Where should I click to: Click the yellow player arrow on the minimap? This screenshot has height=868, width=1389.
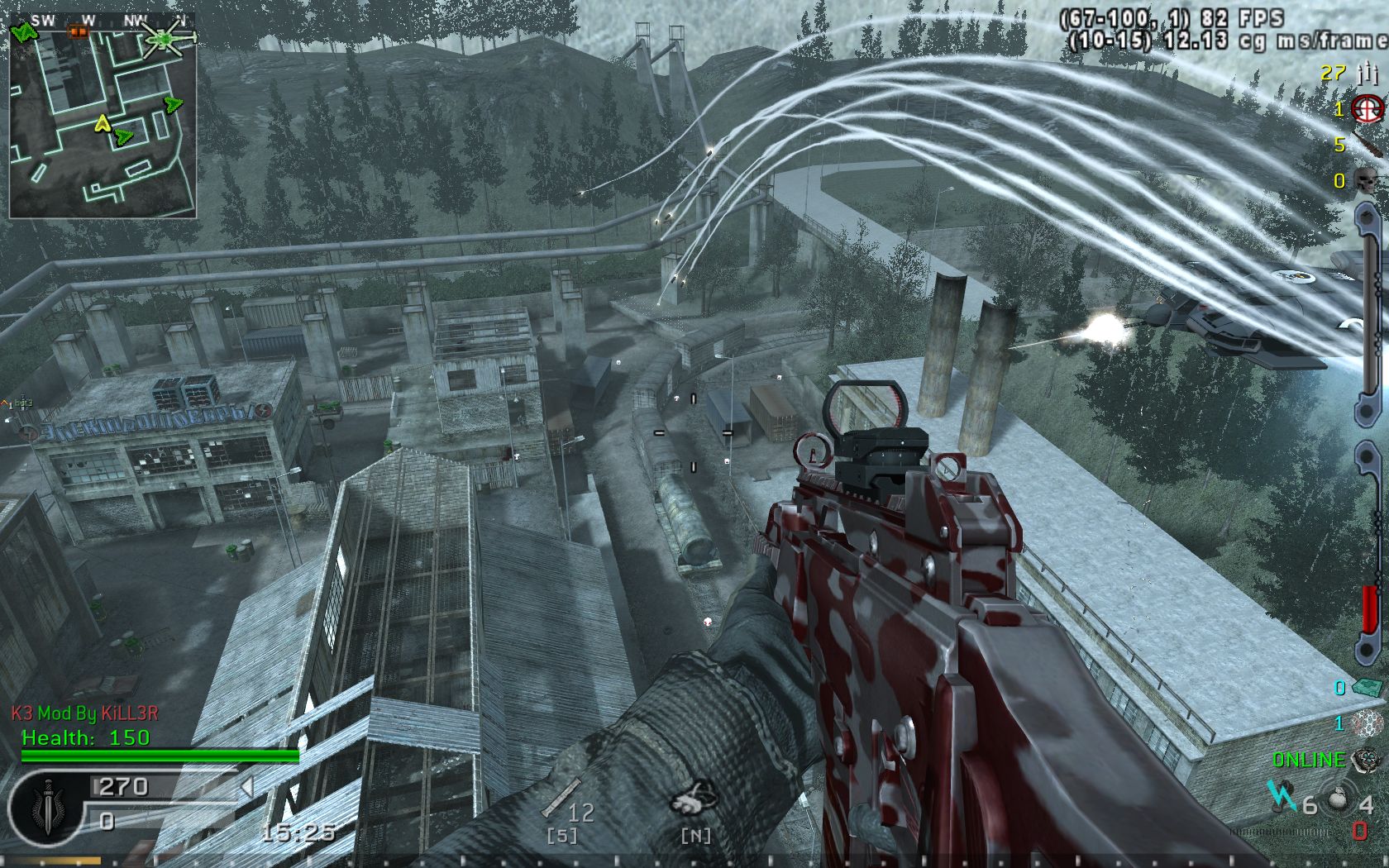[103, 124]
